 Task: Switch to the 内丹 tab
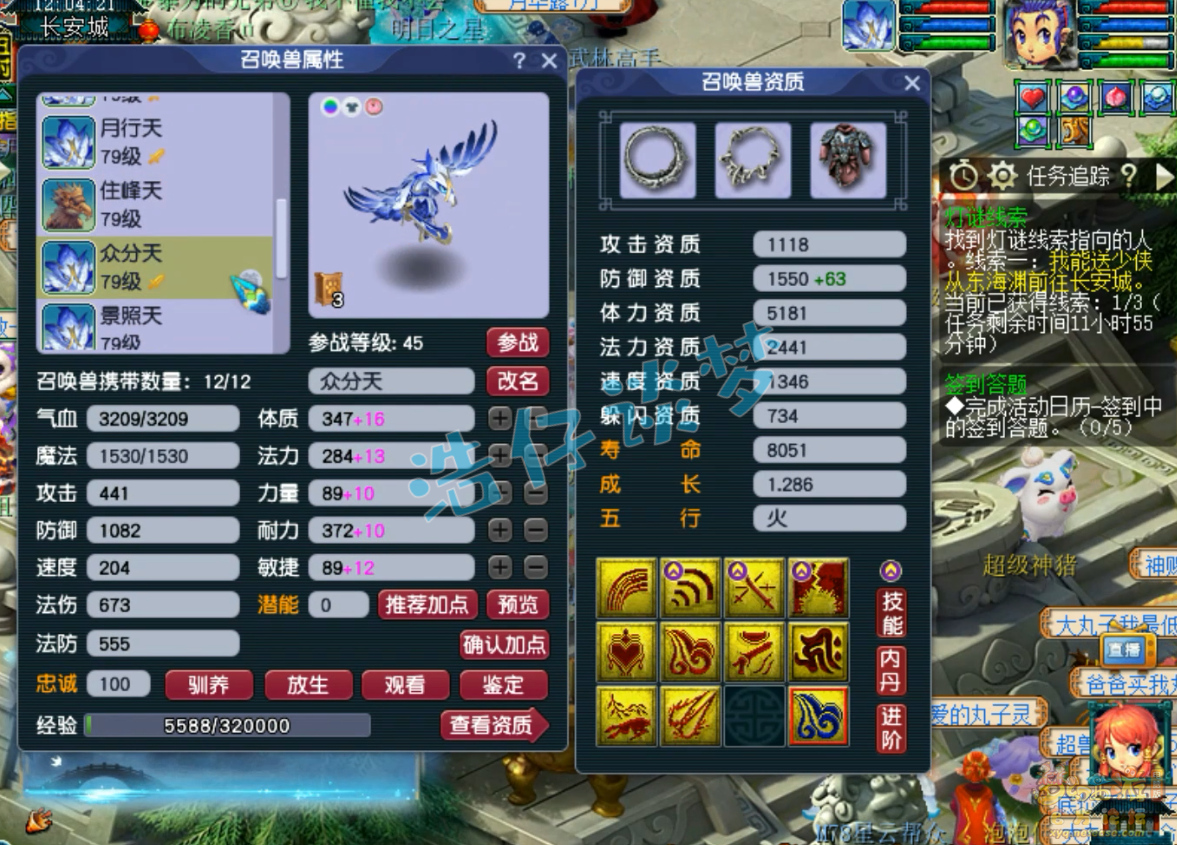pos(890,671)
